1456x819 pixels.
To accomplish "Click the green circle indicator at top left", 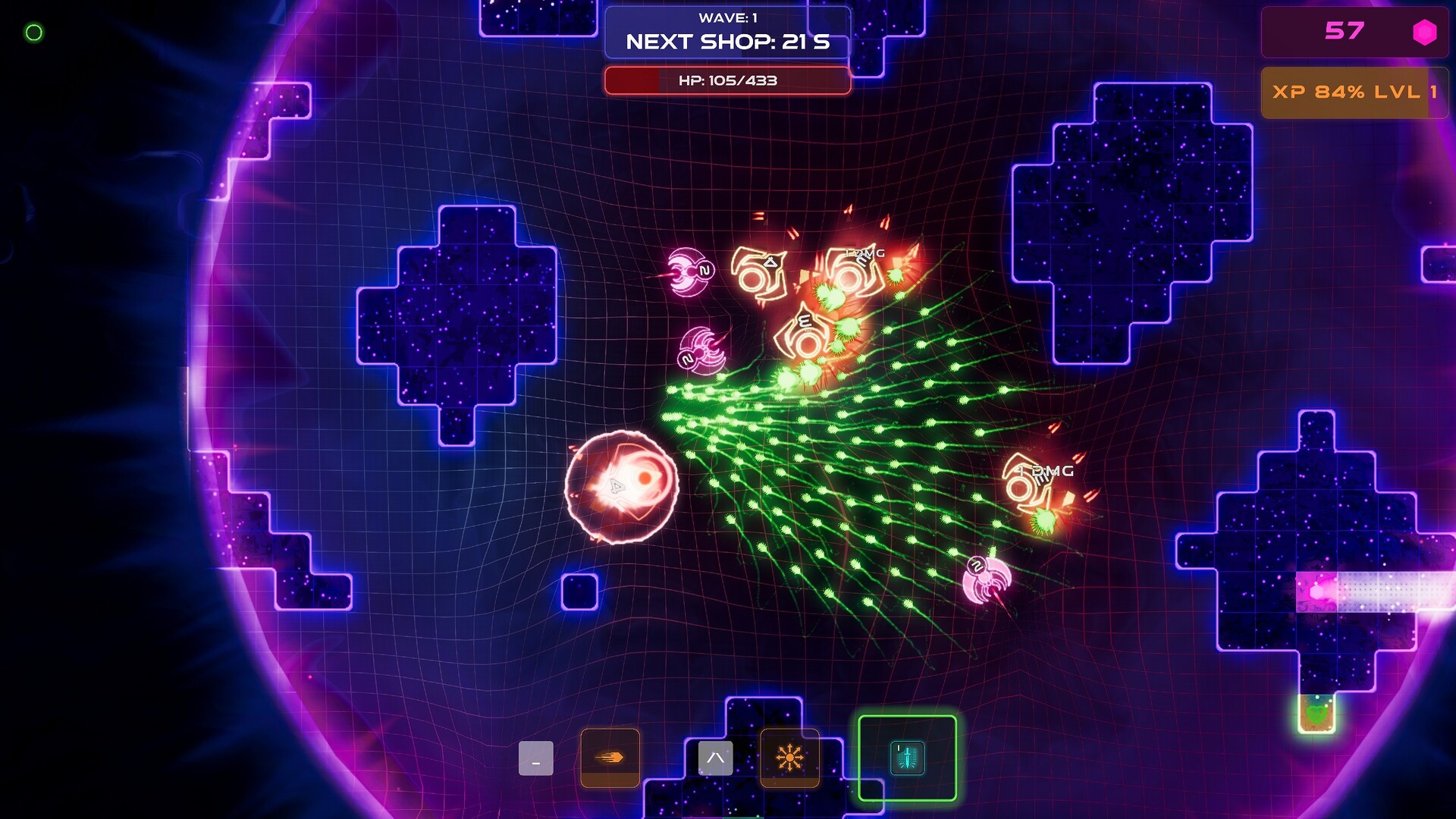I will [x=33, y=32].
